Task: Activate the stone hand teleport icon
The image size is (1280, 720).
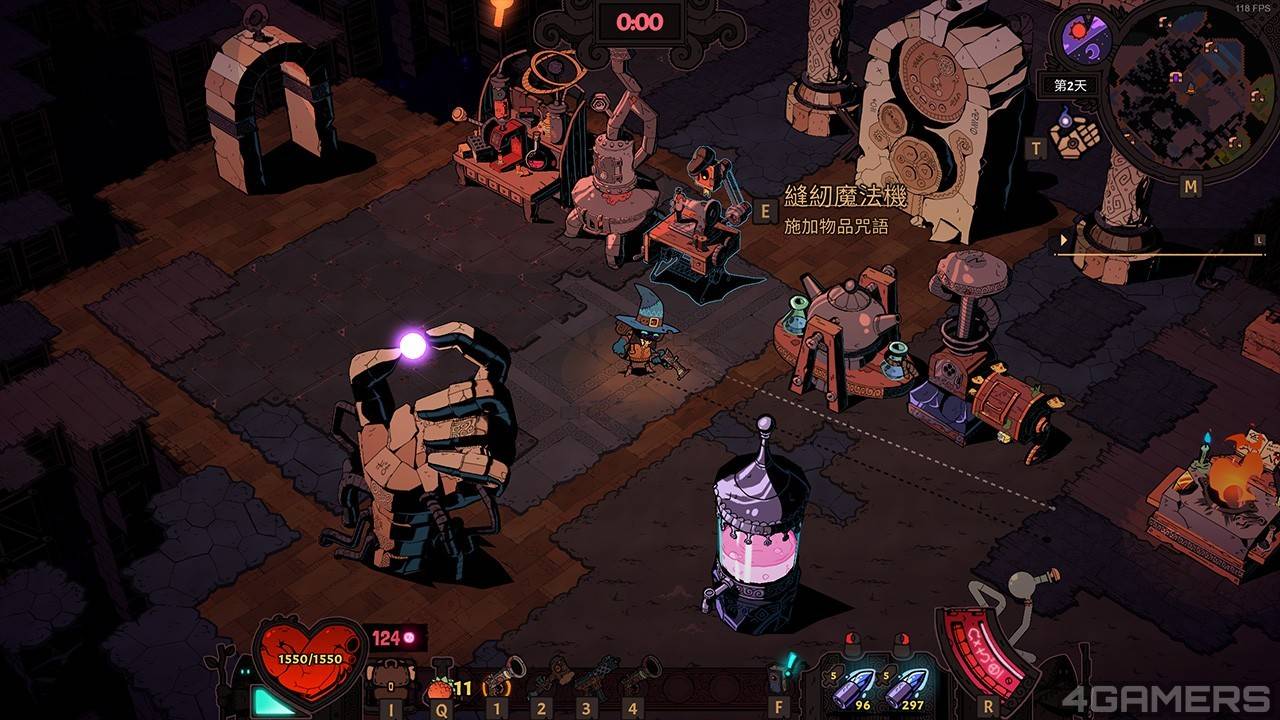Action: [x=1074, y=133]
